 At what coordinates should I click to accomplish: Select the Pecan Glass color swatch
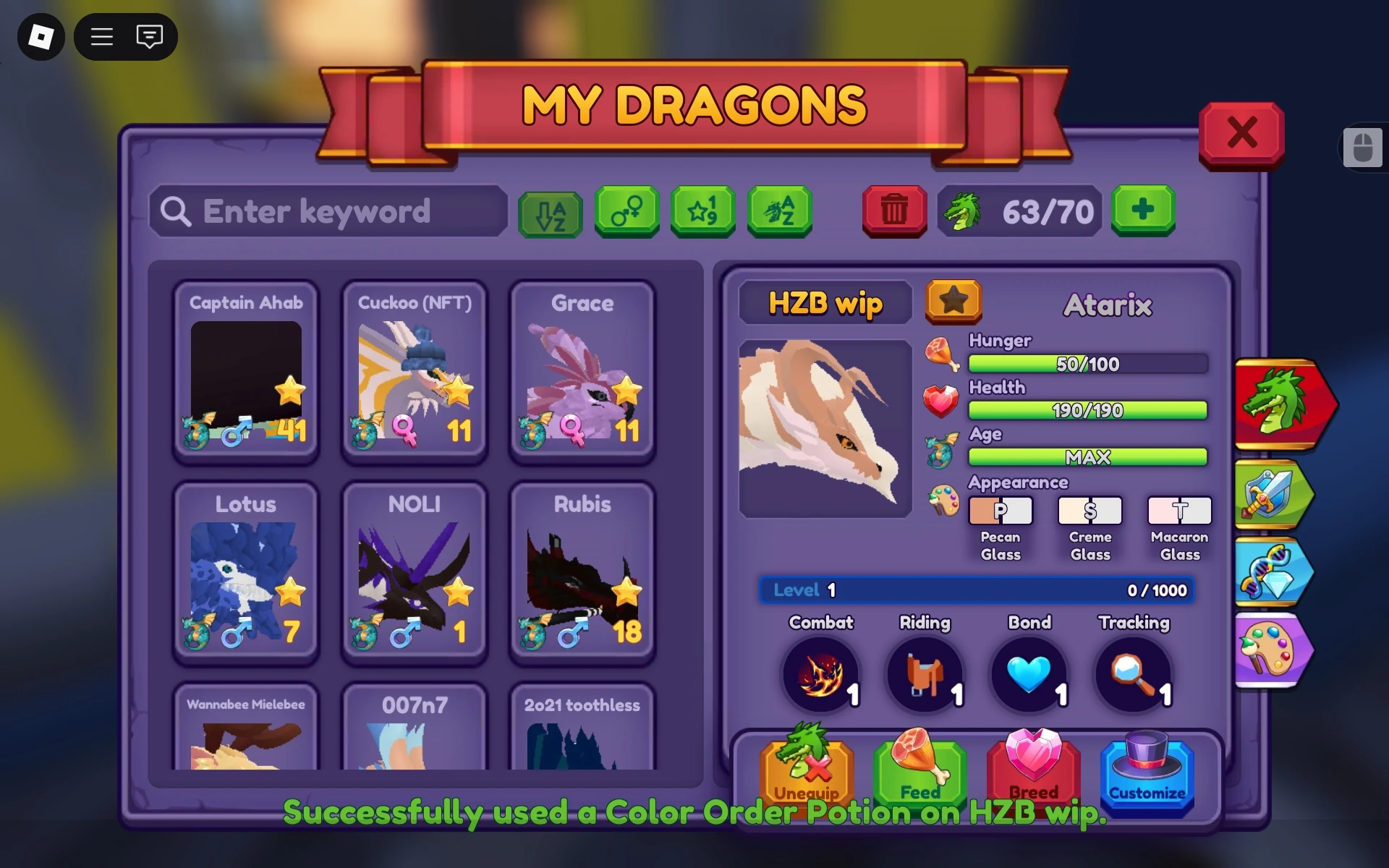[x=1001, y=511]
